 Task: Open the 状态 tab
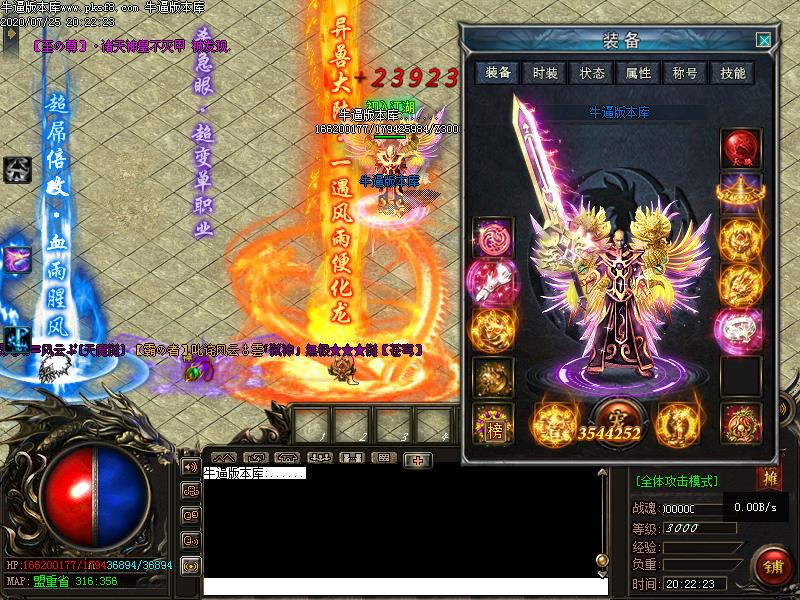592,73
